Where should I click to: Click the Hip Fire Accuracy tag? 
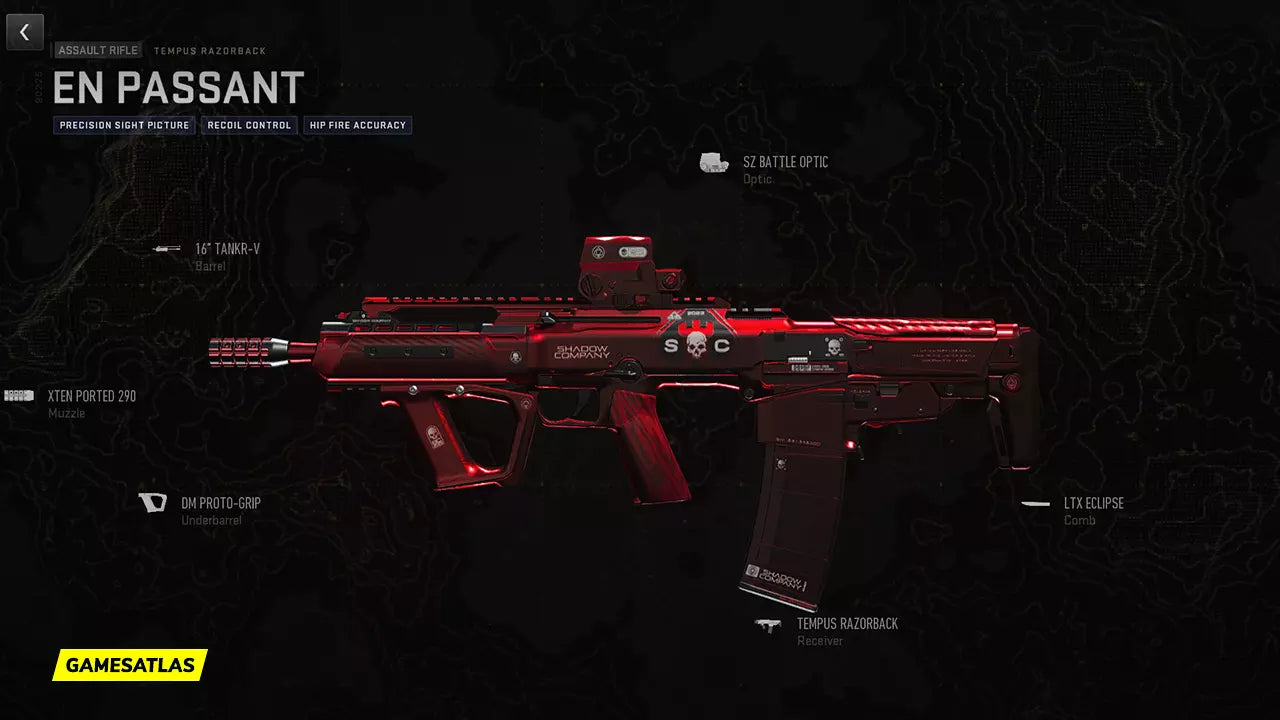pyautogui.click(x=358, y=126)
